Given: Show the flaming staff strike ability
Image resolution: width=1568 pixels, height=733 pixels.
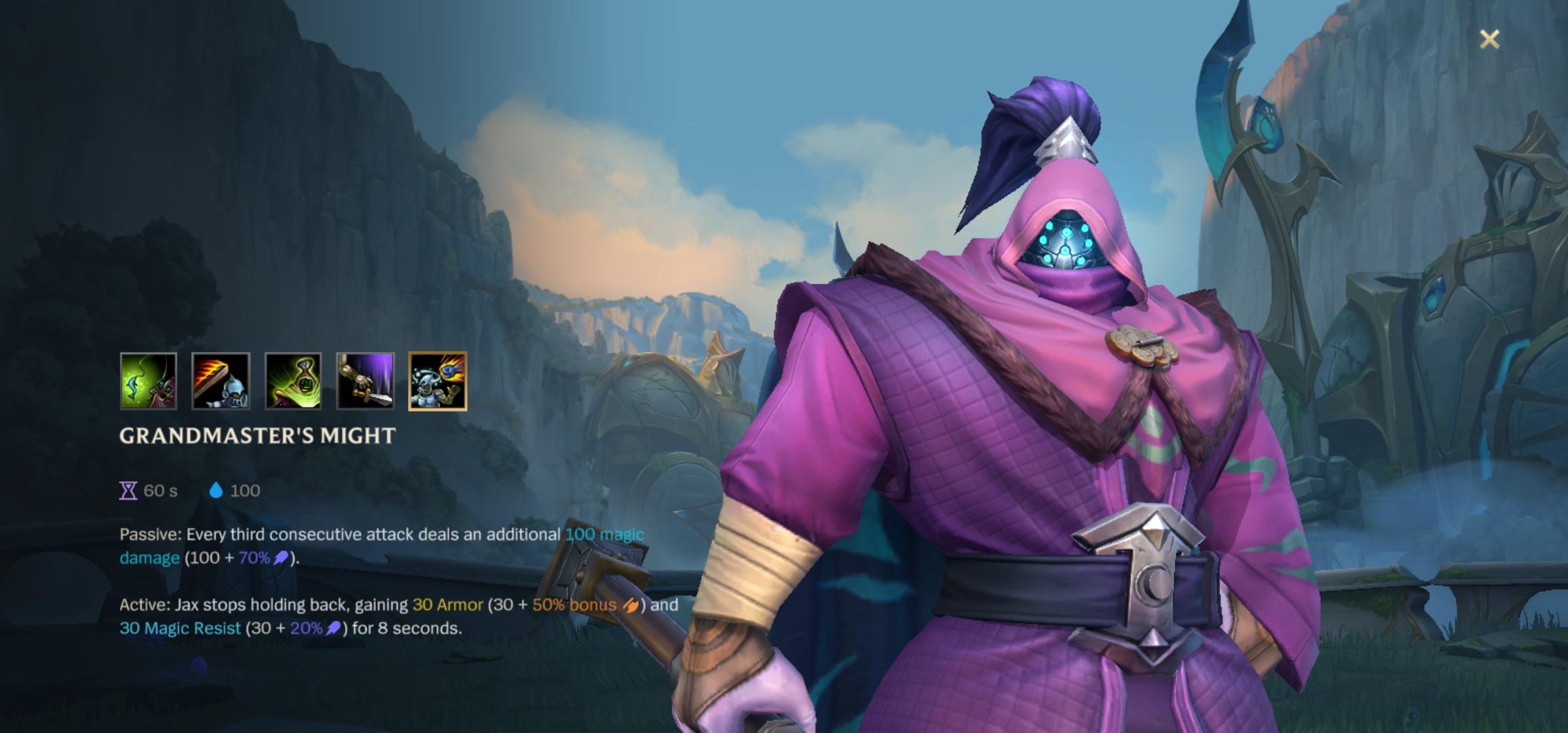Looking at the screenshot, I should (221, 381).
